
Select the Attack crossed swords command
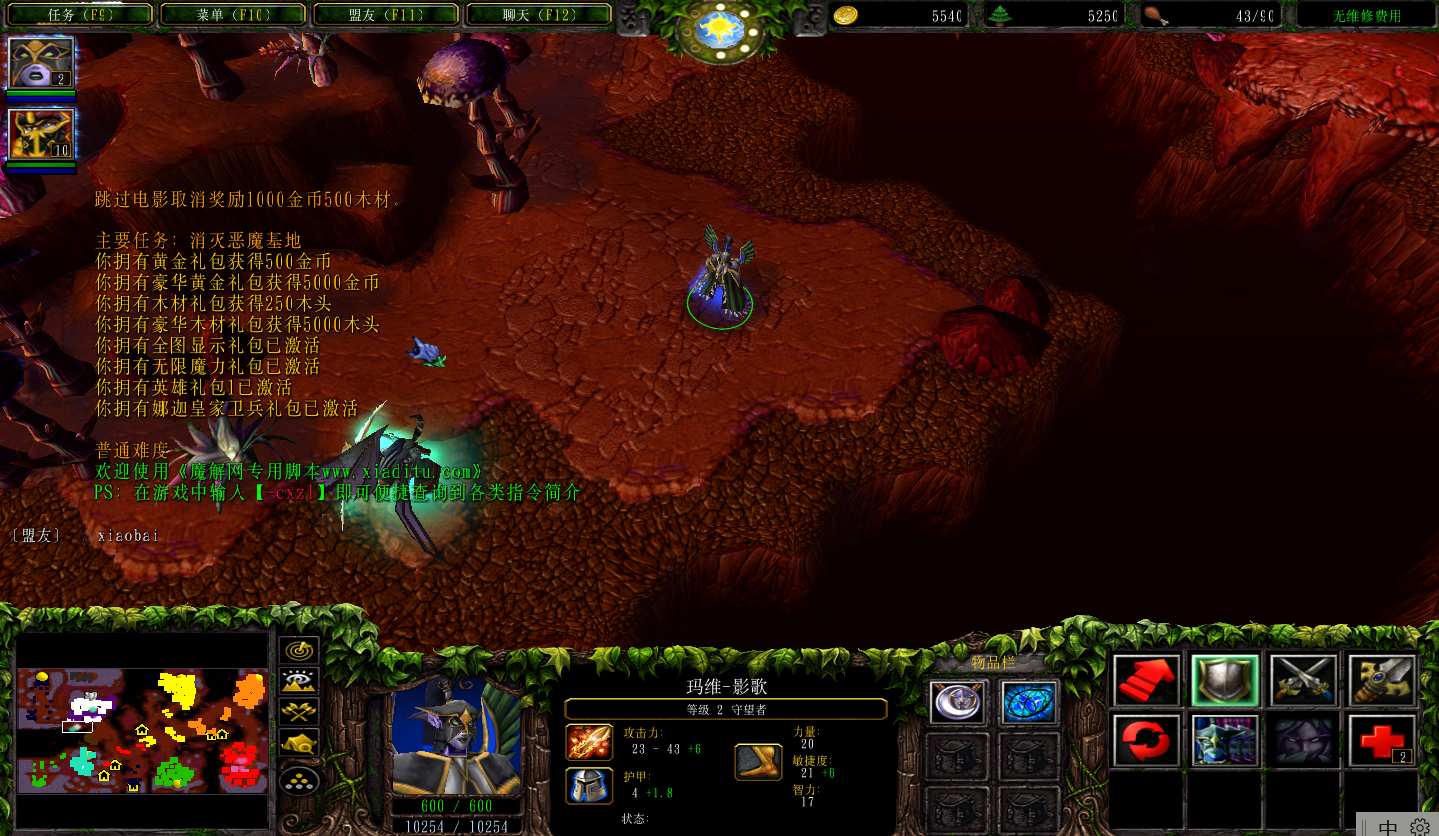pyautogui.click(x=1303, y=680)
